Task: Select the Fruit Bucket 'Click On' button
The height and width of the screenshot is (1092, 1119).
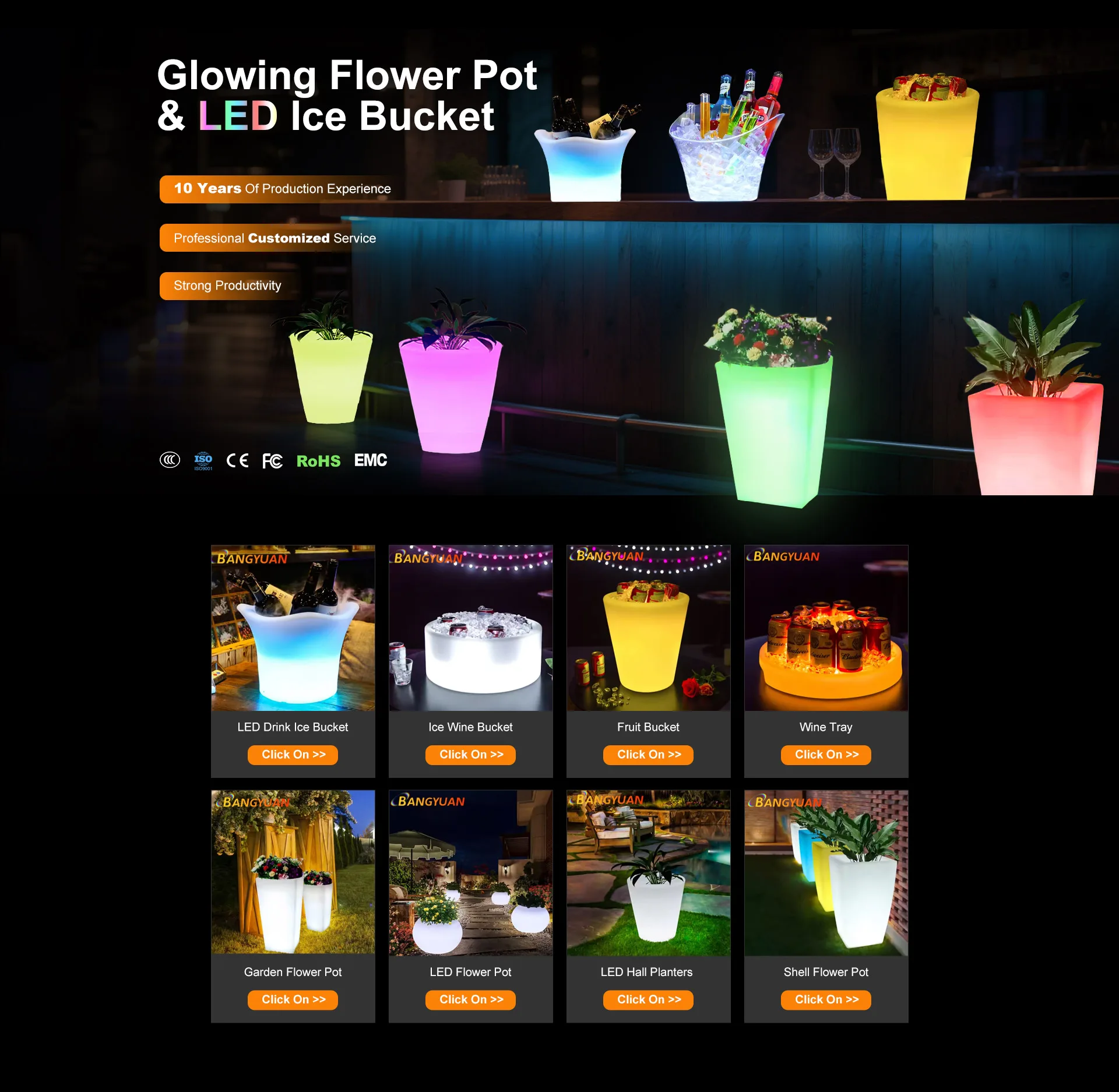Action: 648,755
